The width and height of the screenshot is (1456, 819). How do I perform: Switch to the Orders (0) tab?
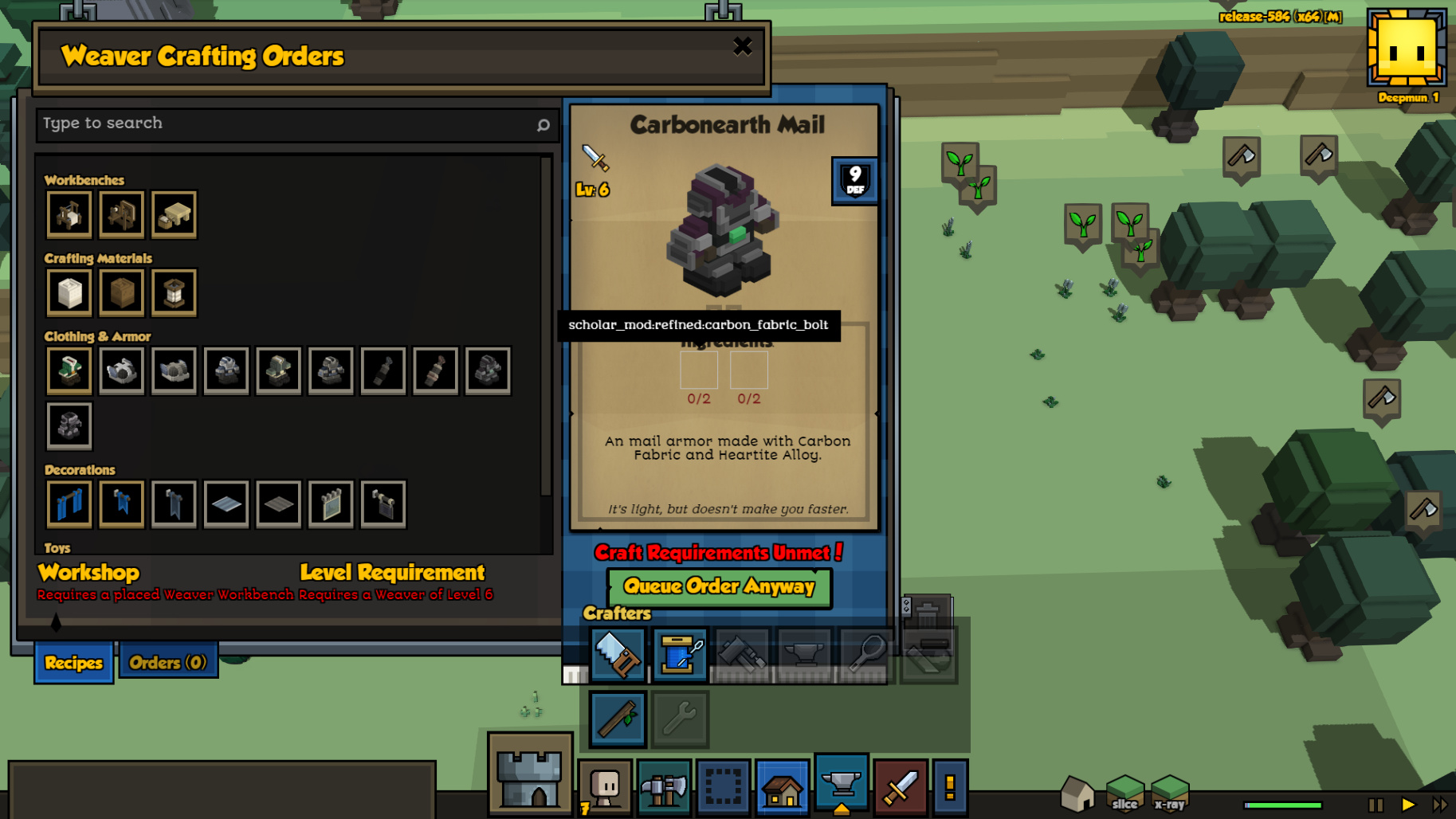(x=168, y=663)
